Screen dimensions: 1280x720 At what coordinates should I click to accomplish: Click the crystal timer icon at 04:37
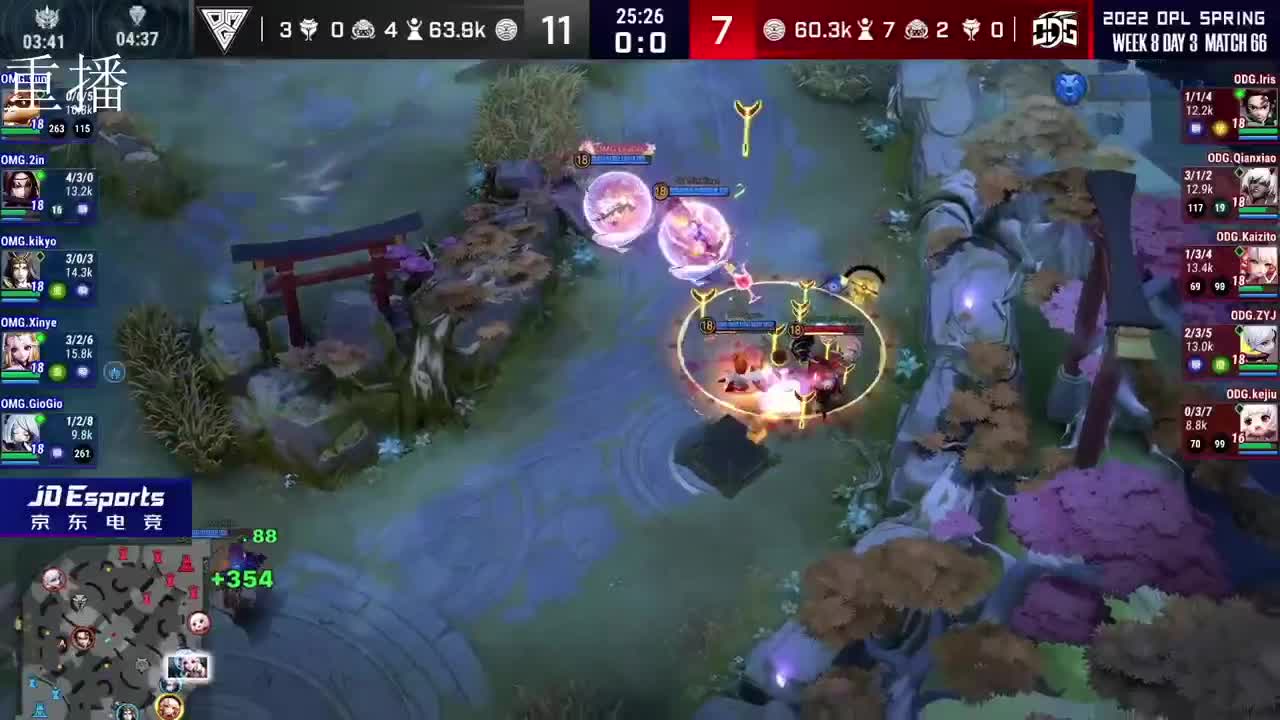click(x=136, y=18)
